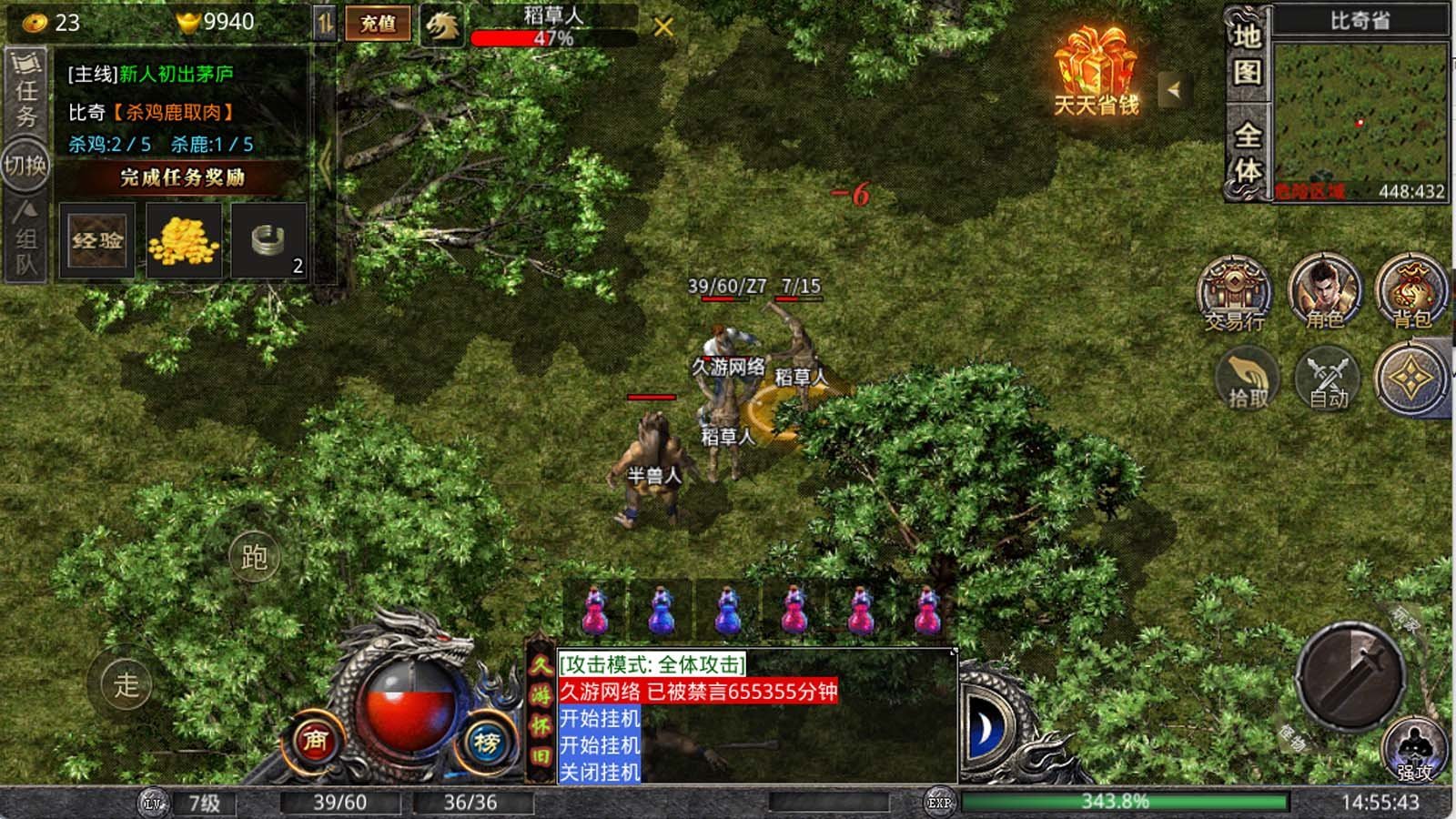The image size is (1456, 819).
Task: Switch to the 任务 quest tab
Action: click(x=25, y=91)
